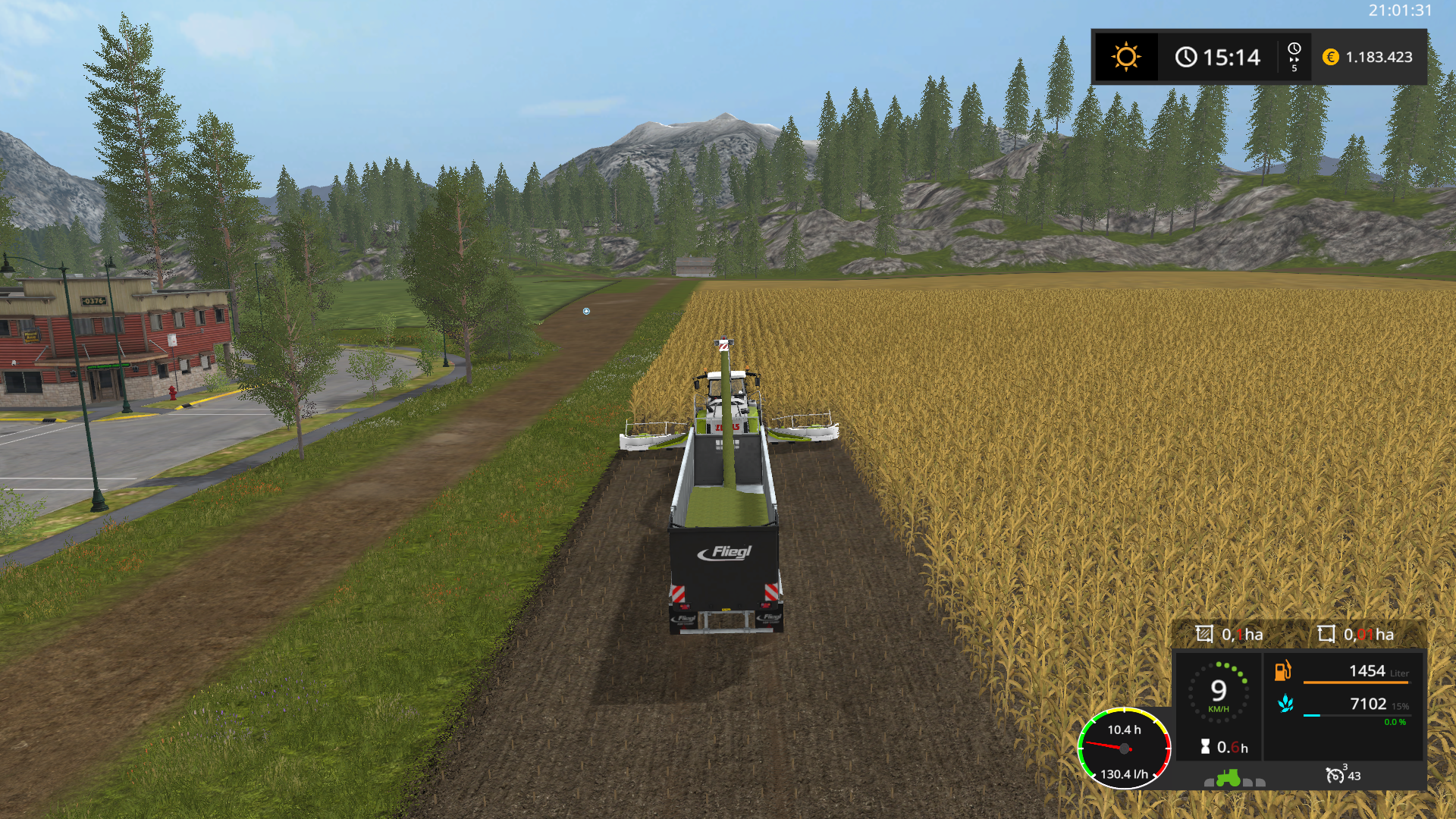Toggle the cruise control speed icon

(1335, 775)
